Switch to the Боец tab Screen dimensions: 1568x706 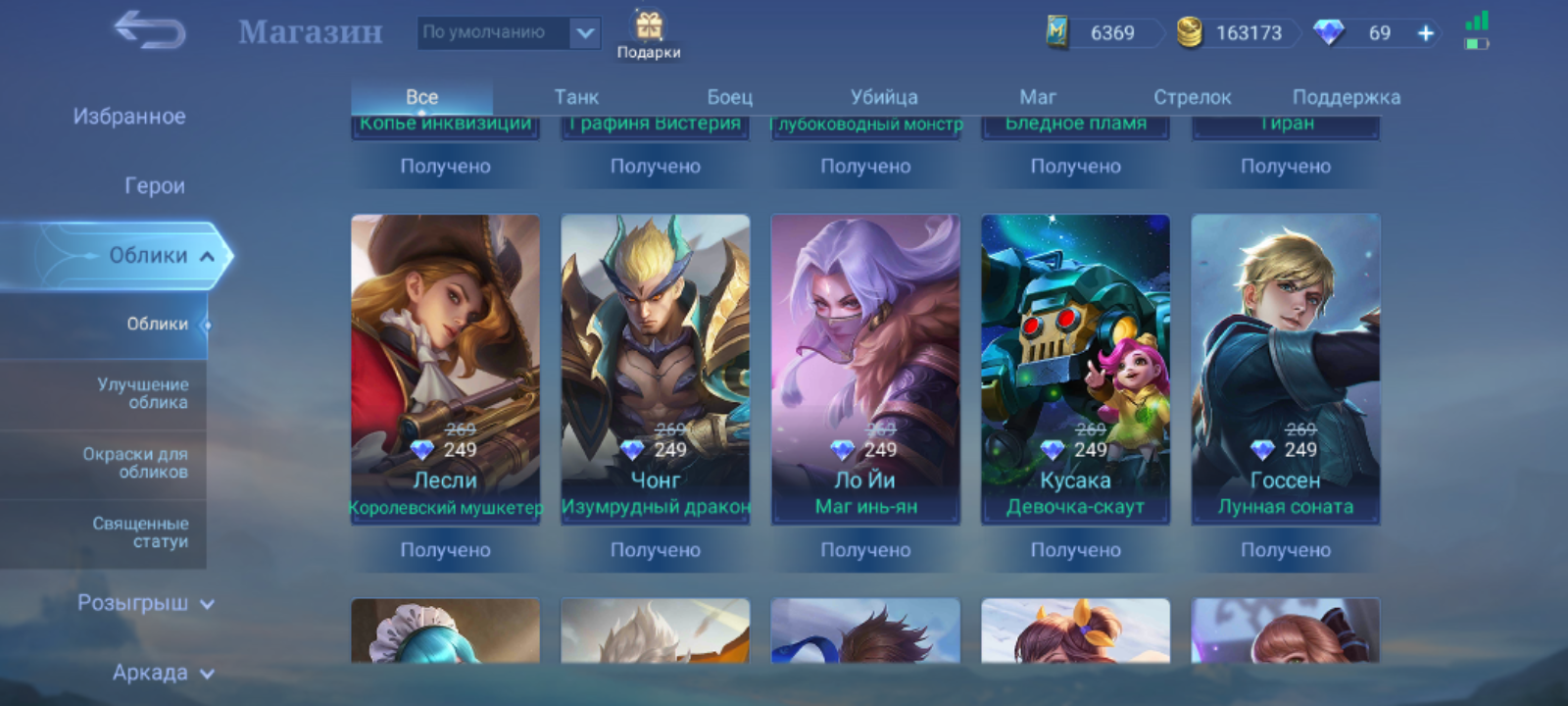pyautogui.click(x=730, y=97)
